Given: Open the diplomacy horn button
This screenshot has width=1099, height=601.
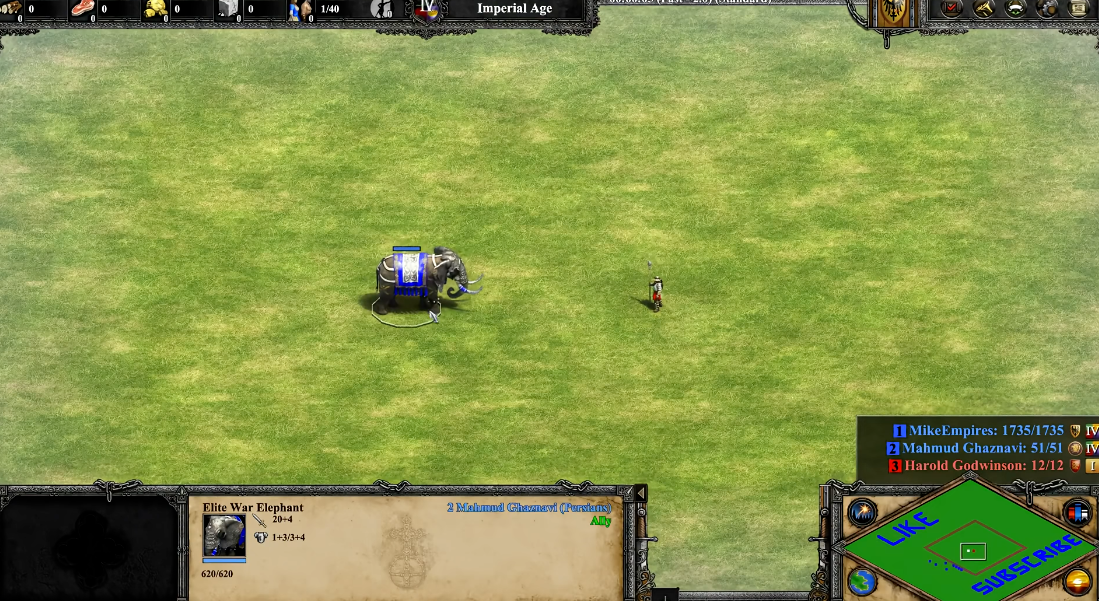Looking at the screenshot, I should pyautogui.click(x=984, y=8).
